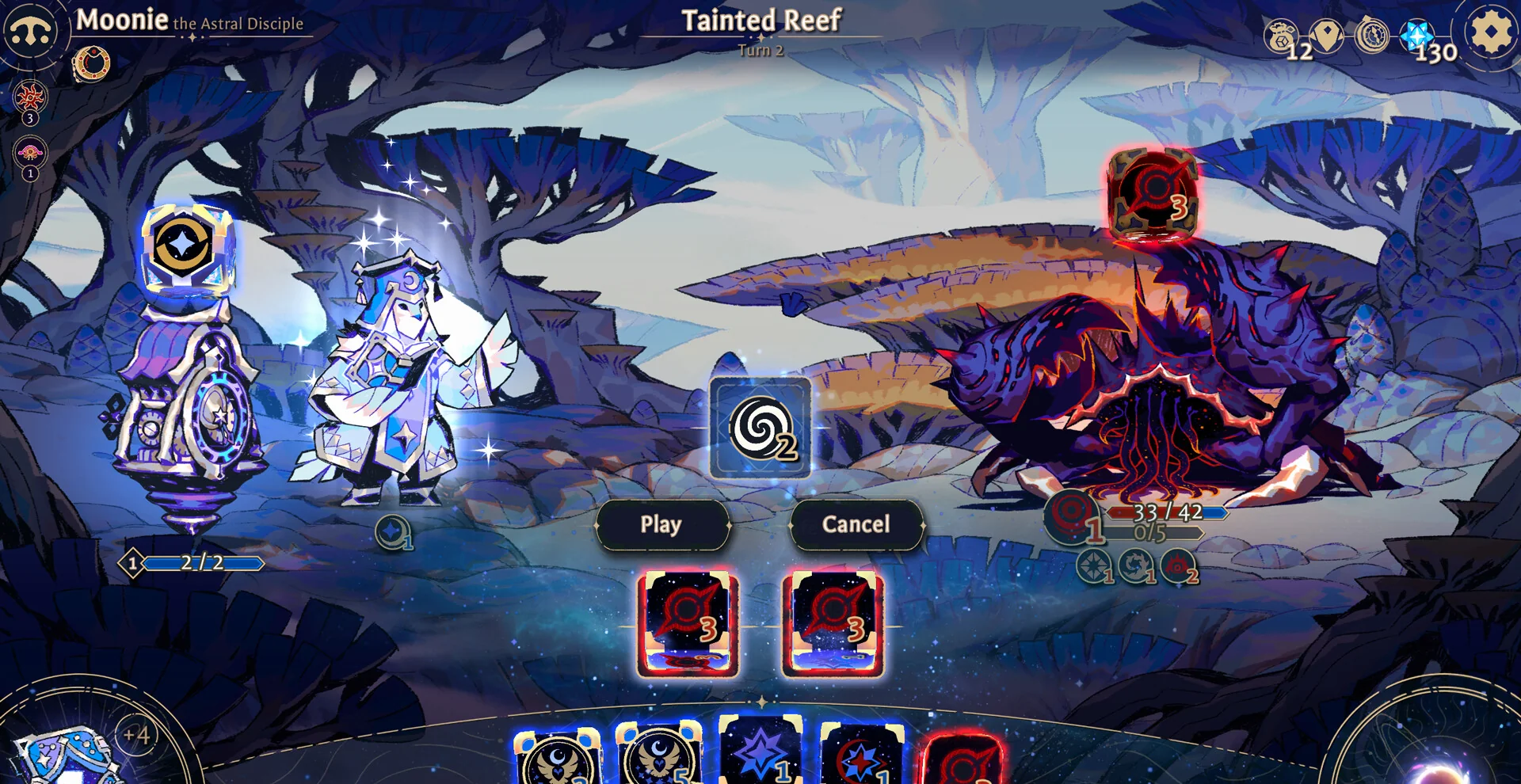Screen dimensions: 1521x784
Task: Inspect the pink eye status icon
Action: pyautogui.click(x=30, y=153)
